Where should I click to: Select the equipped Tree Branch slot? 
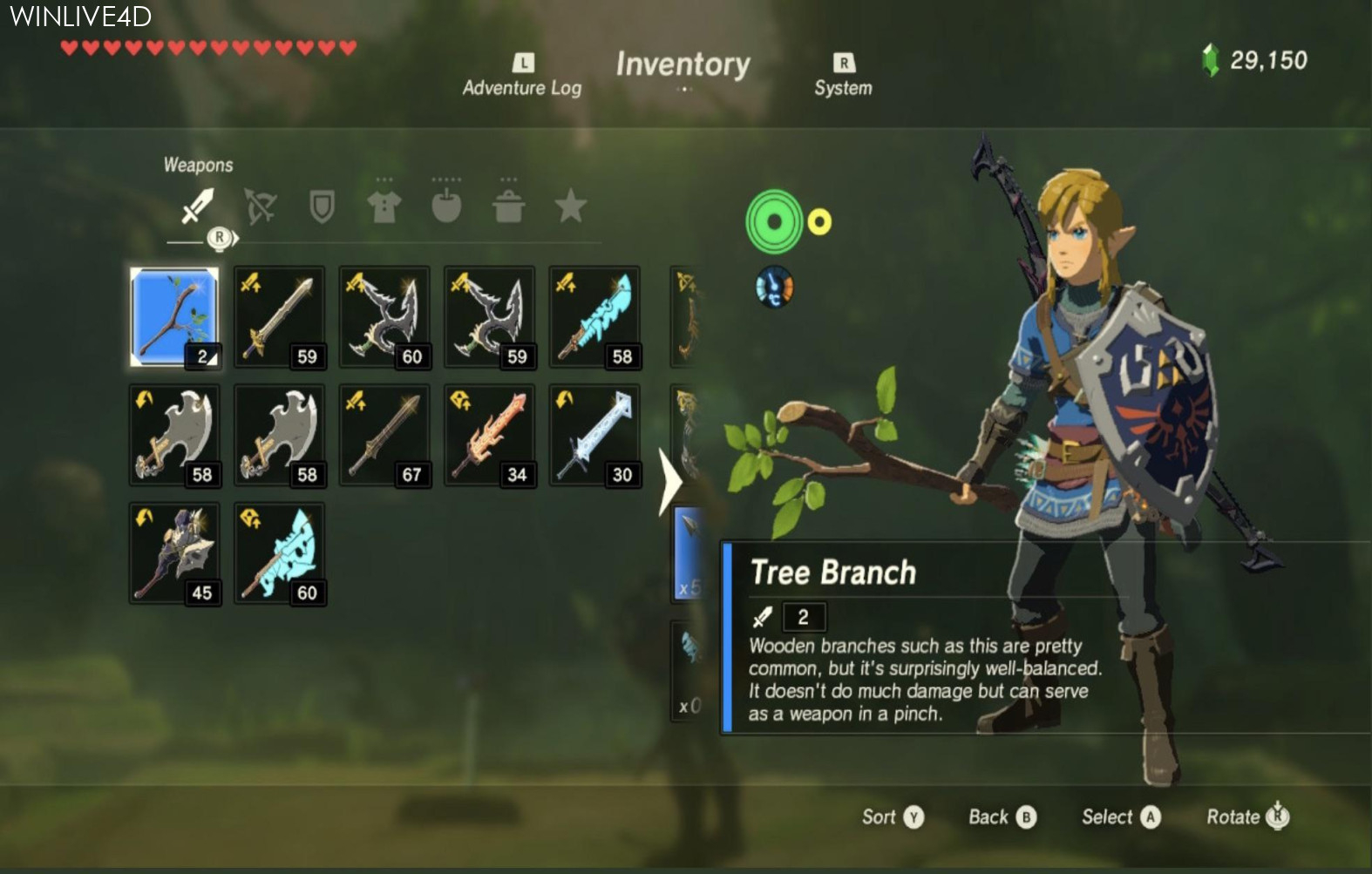tap(174, 316)
